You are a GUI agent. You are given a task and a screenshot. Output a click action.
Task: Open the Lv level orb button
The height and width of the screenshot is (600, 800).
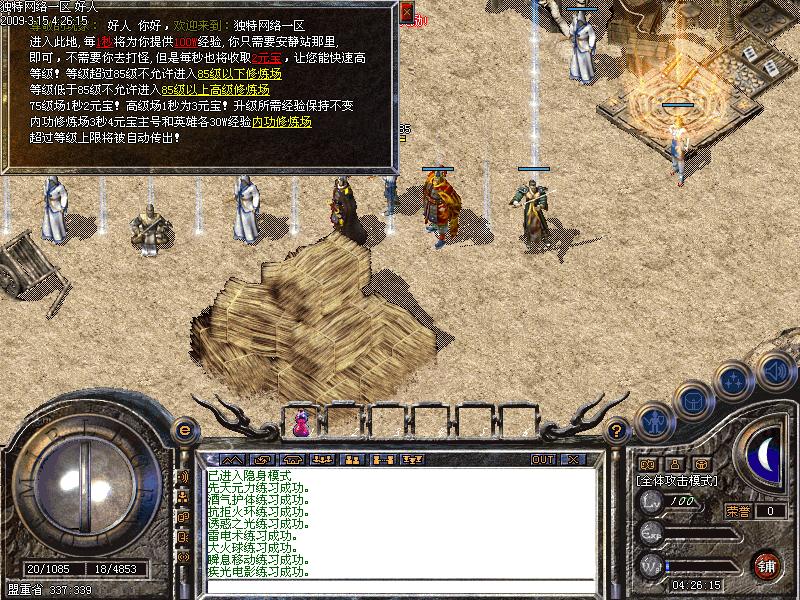point(652,503)
